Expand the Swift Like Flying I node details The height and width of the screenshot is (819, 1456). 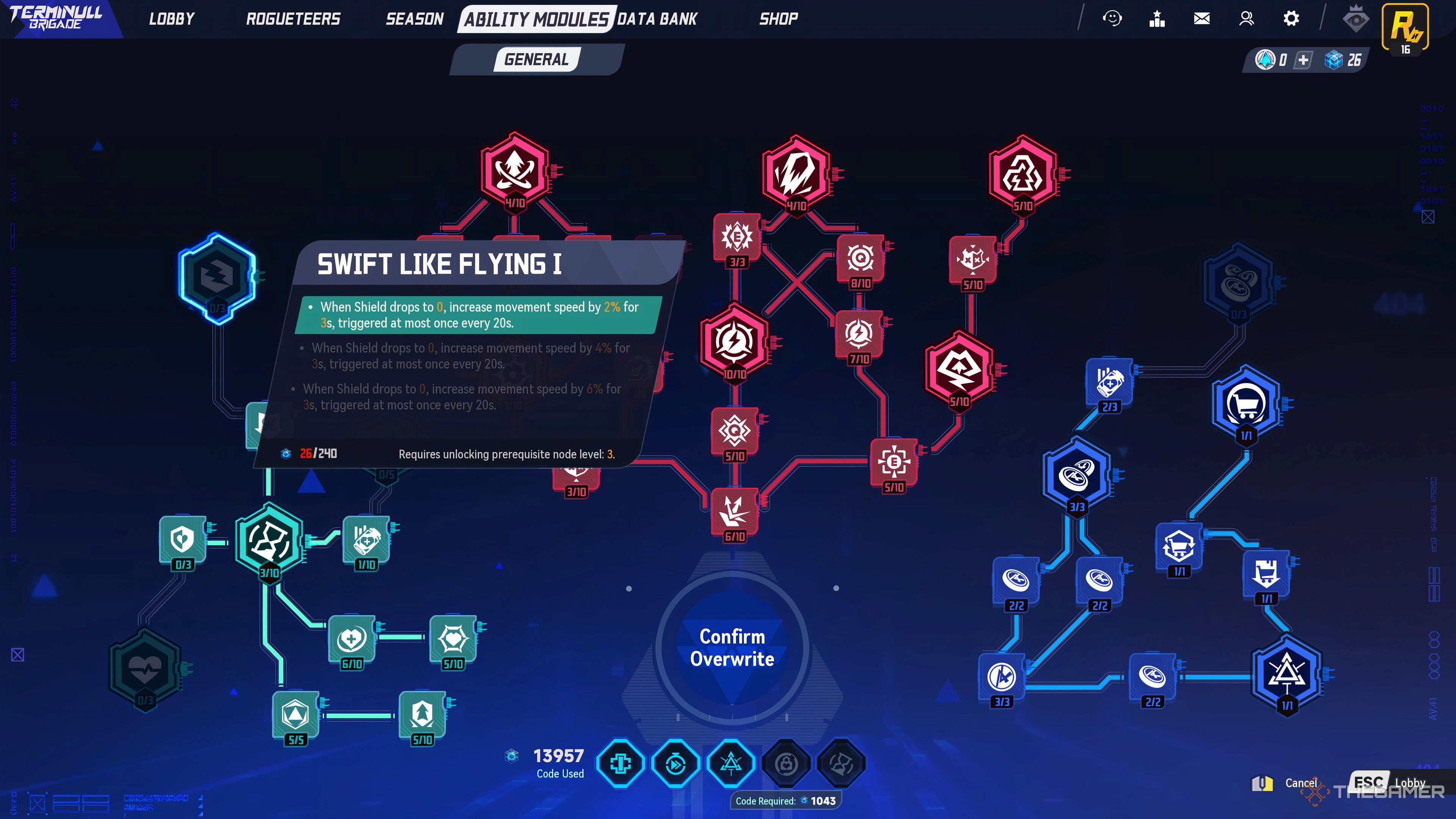[x=440, y=263]
